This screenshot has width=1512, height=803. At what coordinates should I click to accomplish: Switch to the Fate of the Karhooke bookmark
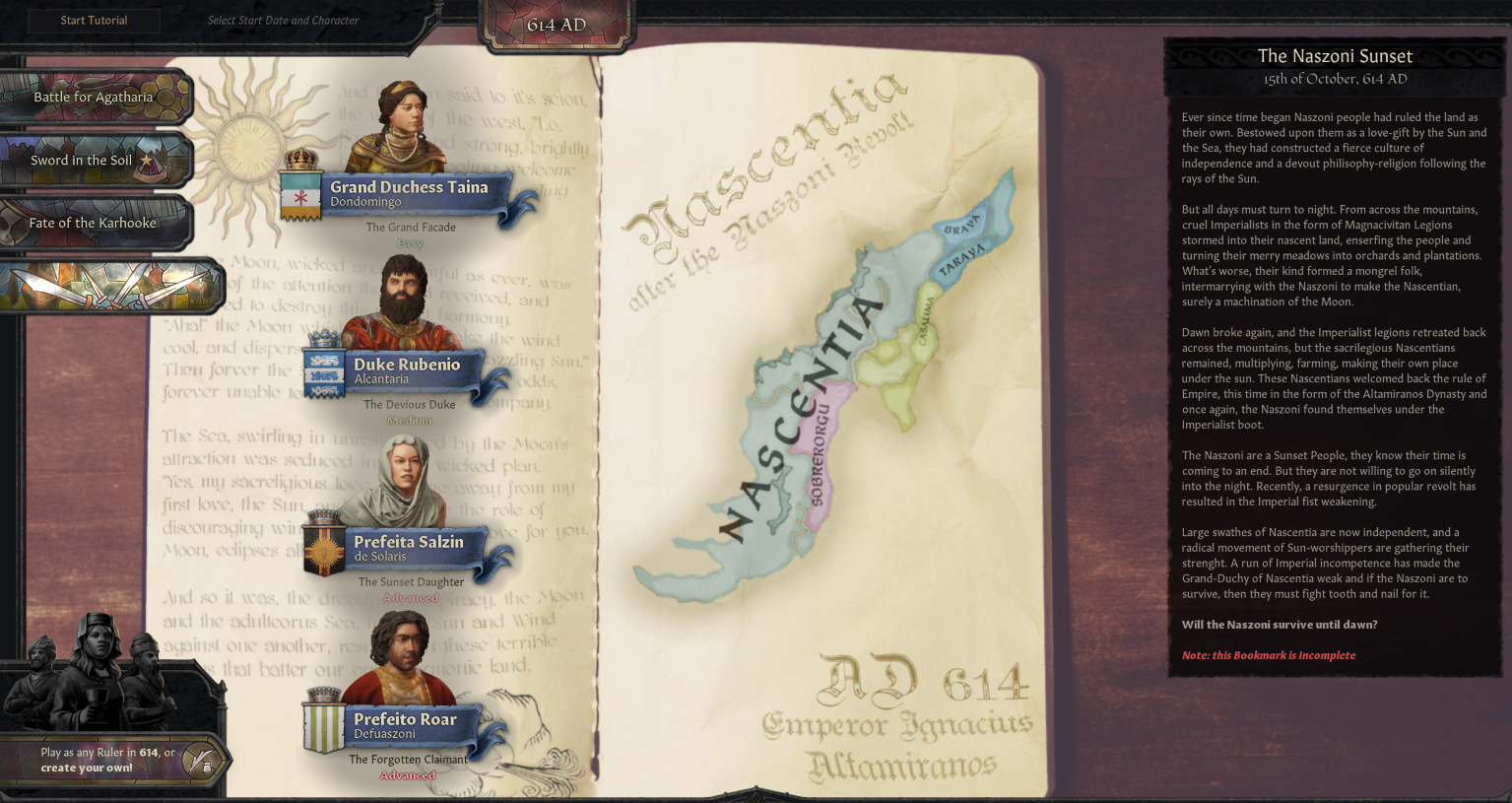tap(93, 223)
